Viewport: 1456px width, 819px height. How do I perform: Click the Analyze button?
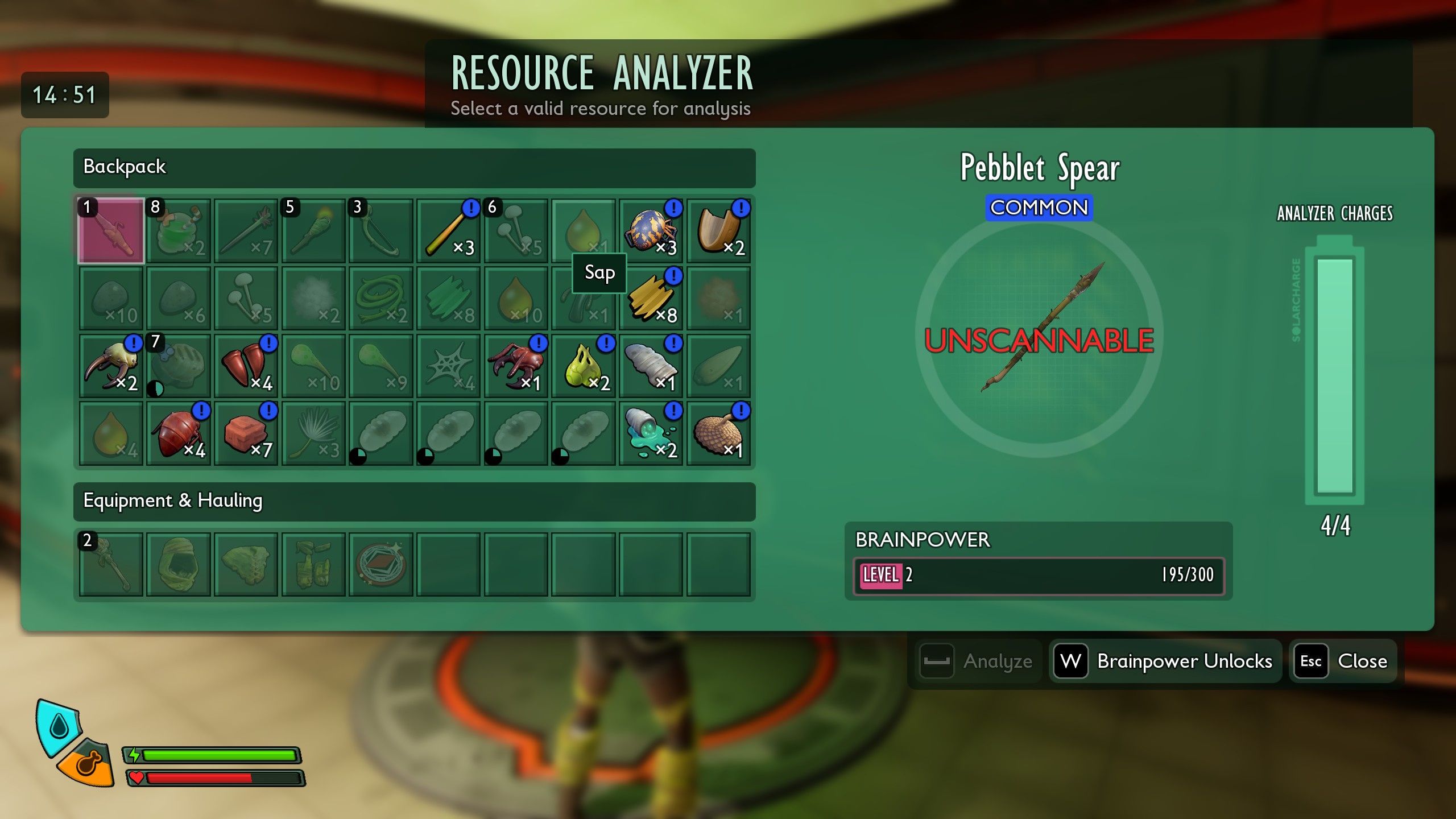(978, 661)
